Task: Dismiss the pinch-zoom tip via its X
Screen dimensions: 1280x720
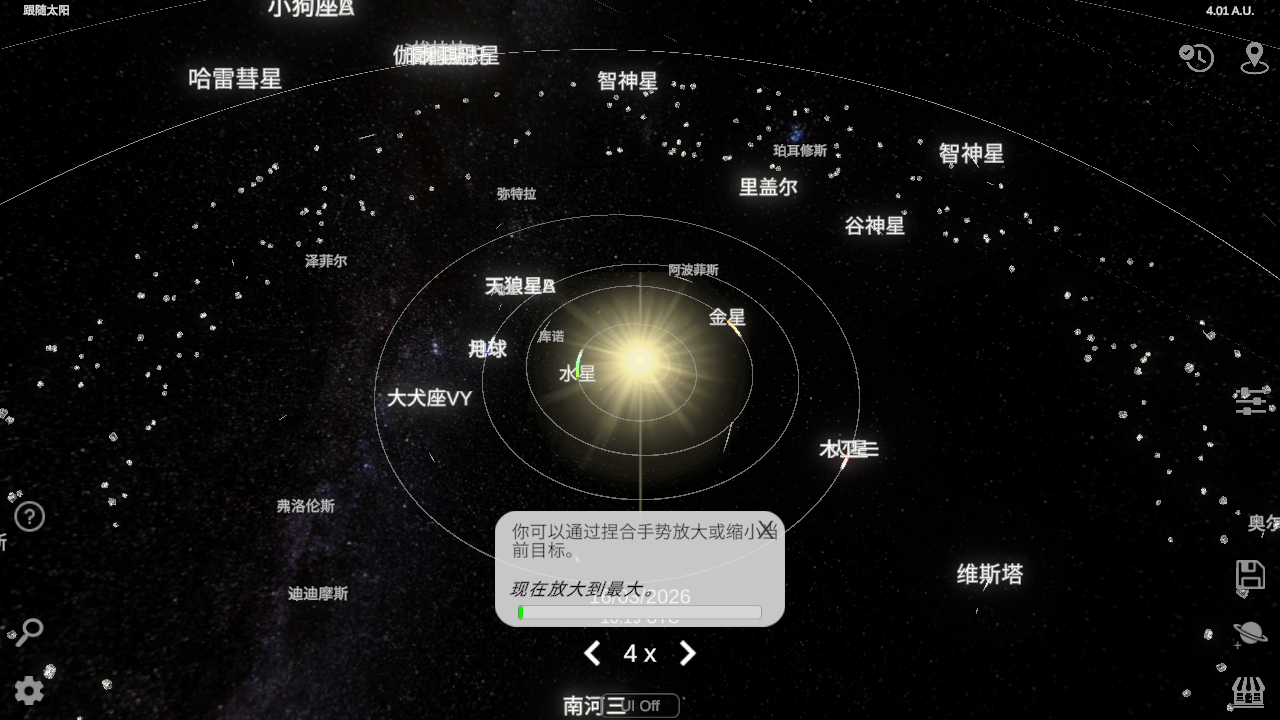Action: (766, 527)
